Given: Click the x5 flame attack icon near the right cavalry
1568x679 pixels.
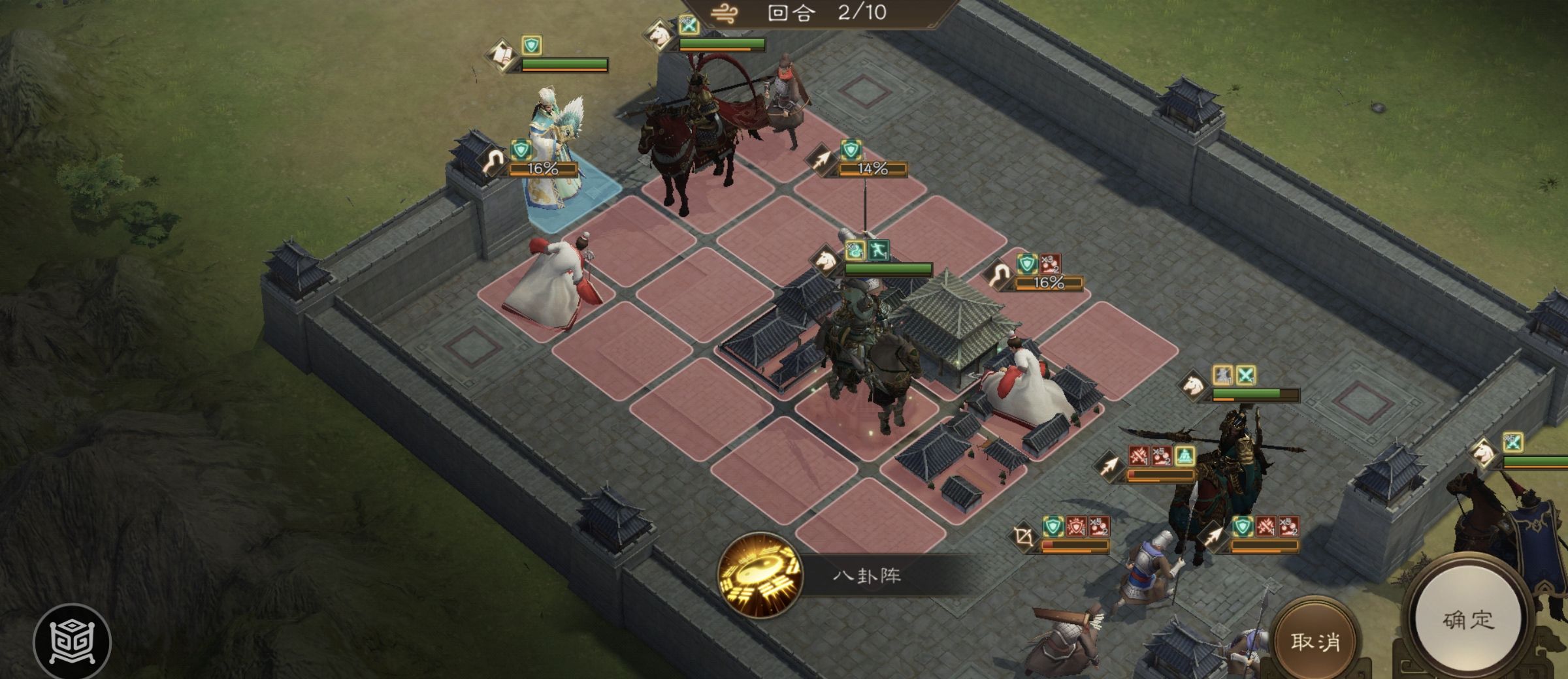Looking at the screenshot, I should pyautogui.click(x=1161, y=455).
